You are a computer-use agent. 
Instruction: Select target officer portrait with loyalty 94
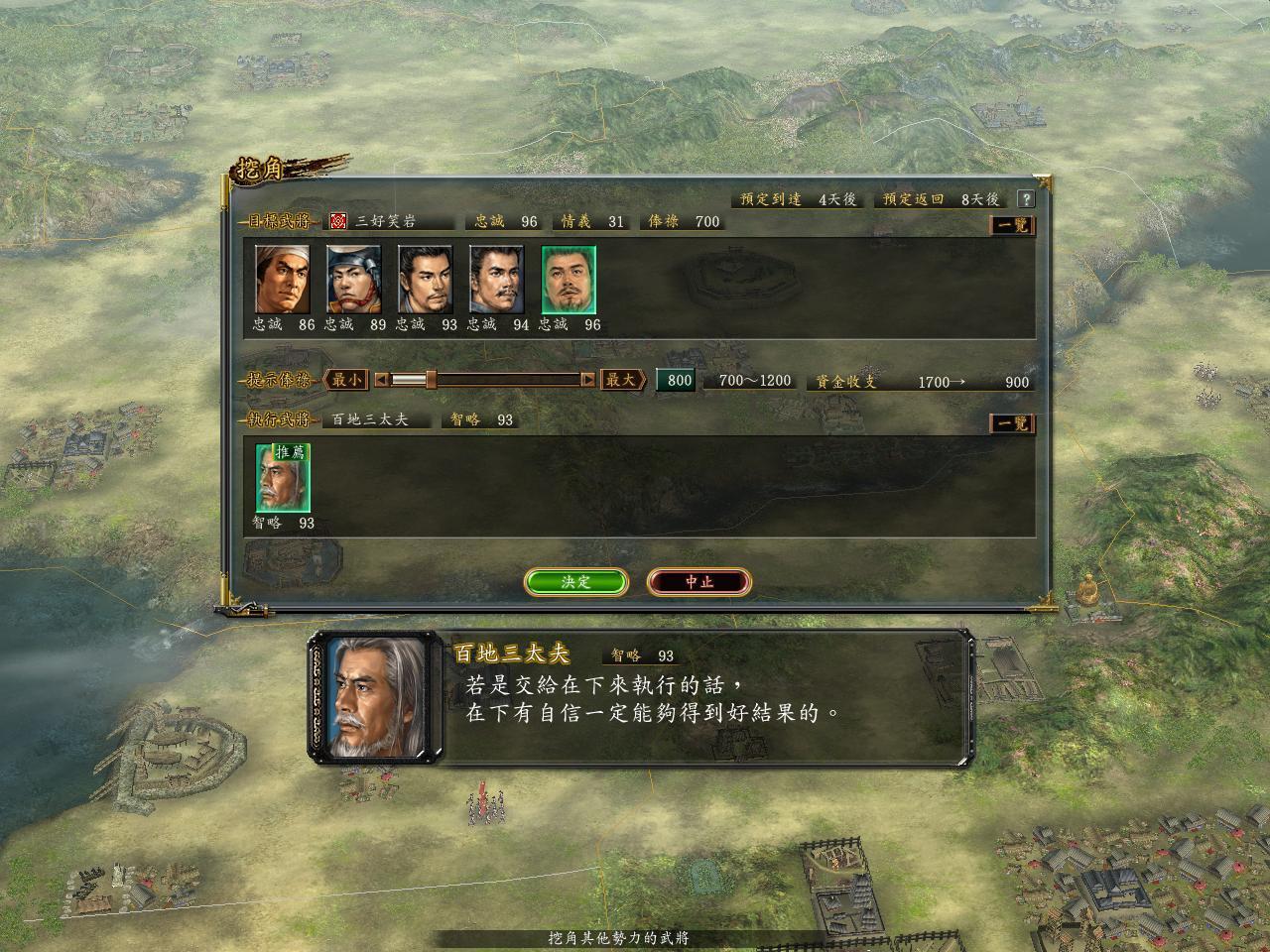497,280
